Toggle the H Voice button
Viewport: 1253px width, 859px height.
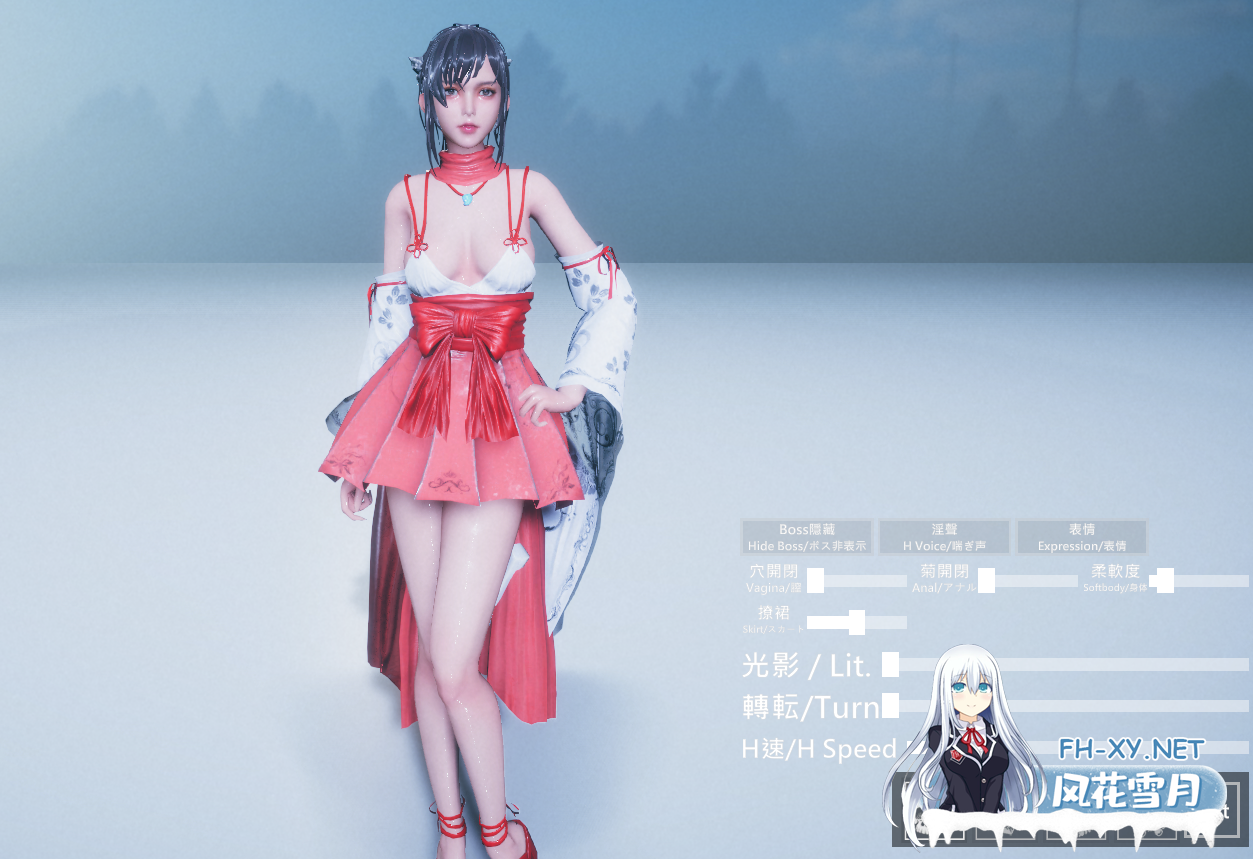[944, 537]
